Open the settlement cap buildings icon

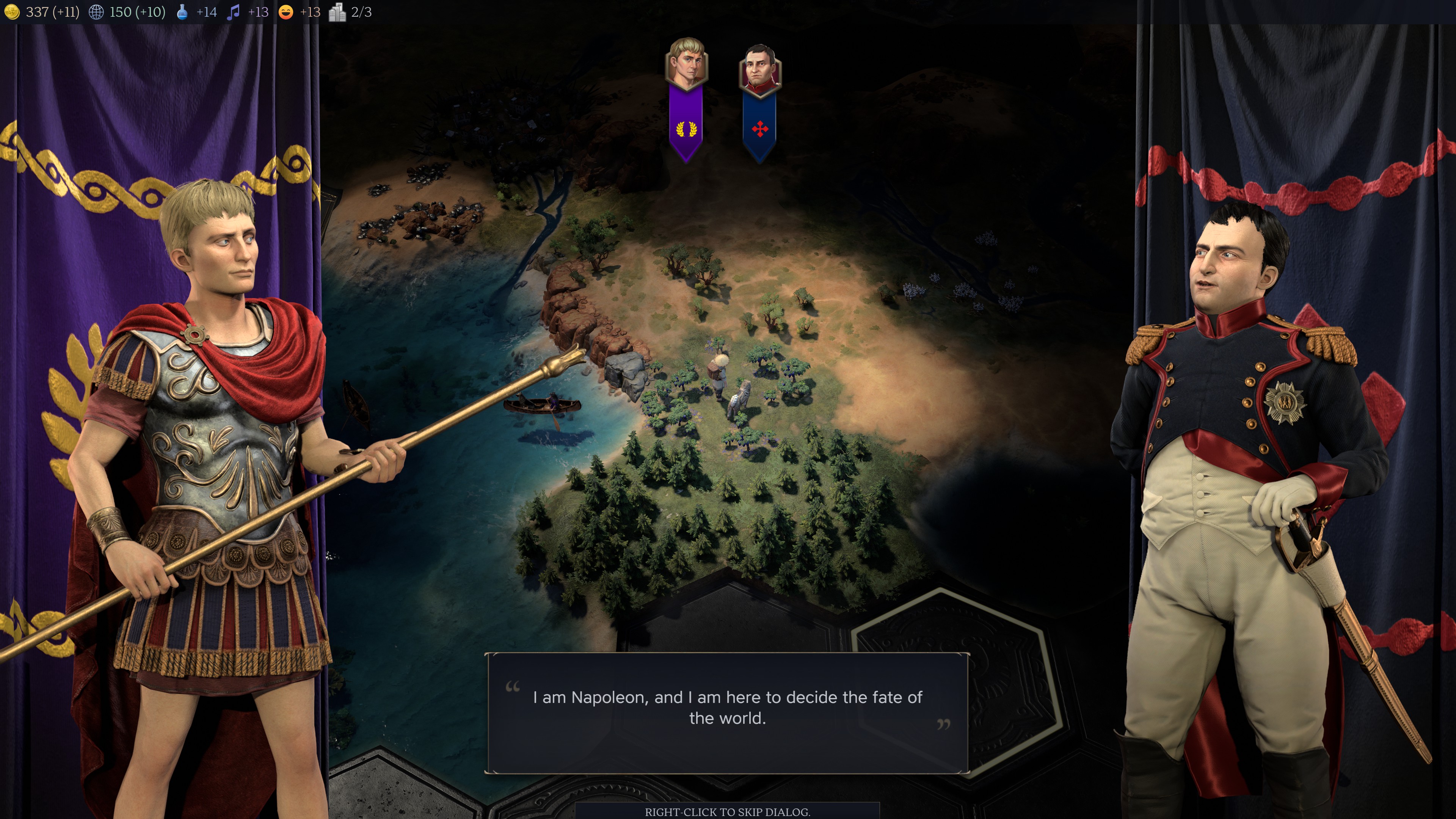pyautogui.click(x=337, y=12)
